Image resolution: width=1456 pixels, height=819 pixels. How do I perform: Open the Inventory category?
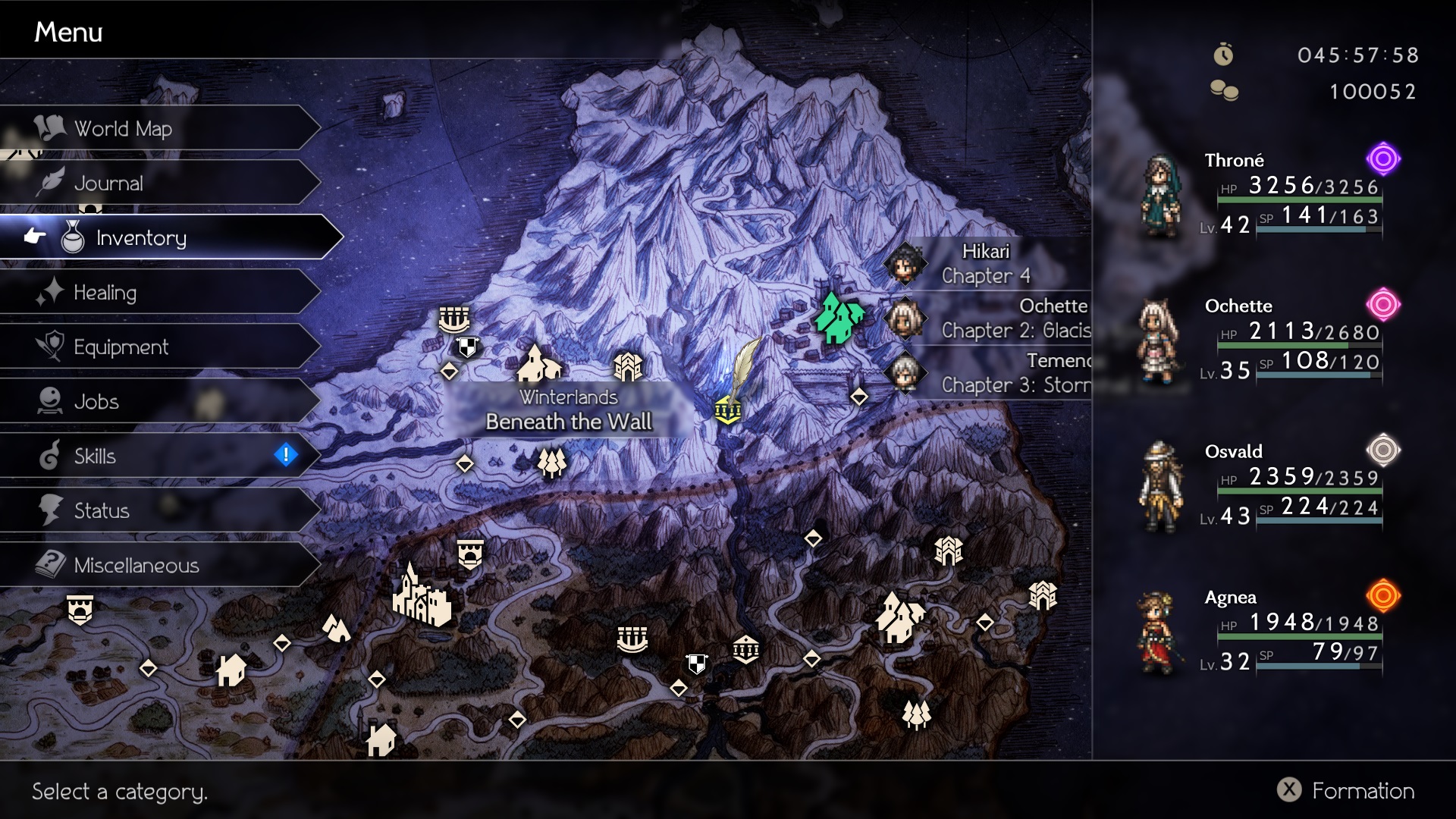(141, 238)
